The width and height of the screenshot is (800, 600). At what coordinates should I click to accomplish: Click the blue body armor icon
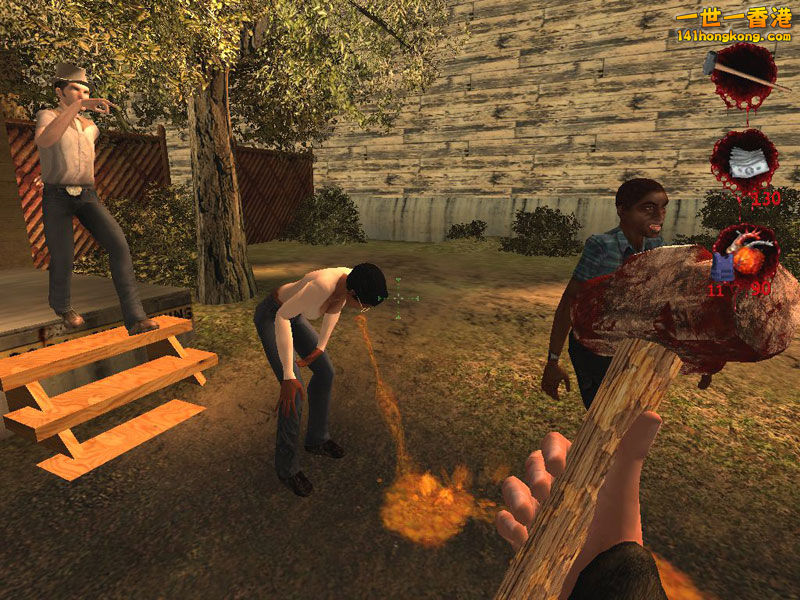pyautogui.click(x=720, y=264)
